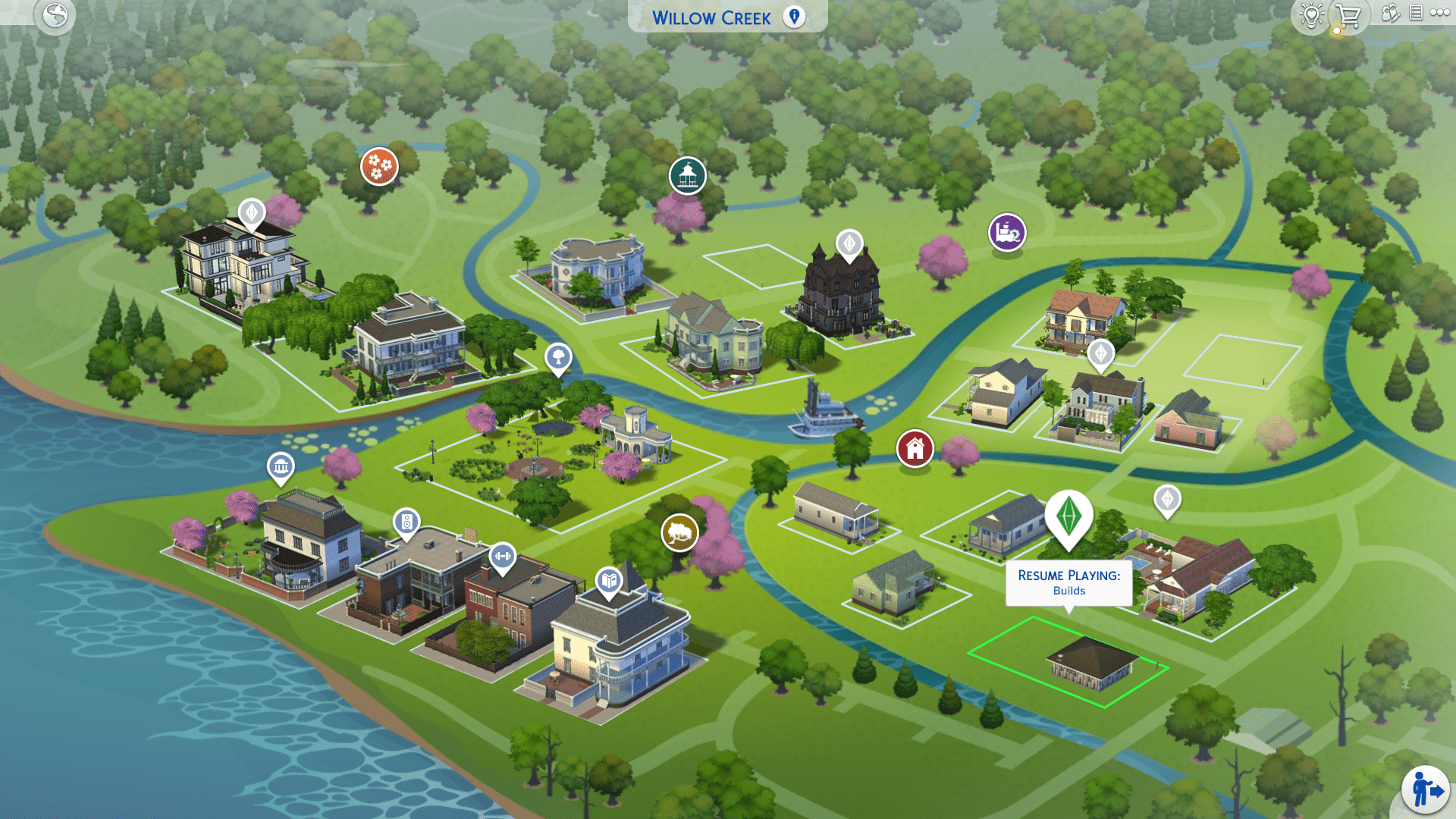Open the list panel icon
Viewport: 1456px width, 819px height.
pyautogui.click(x=1416, y=13)
